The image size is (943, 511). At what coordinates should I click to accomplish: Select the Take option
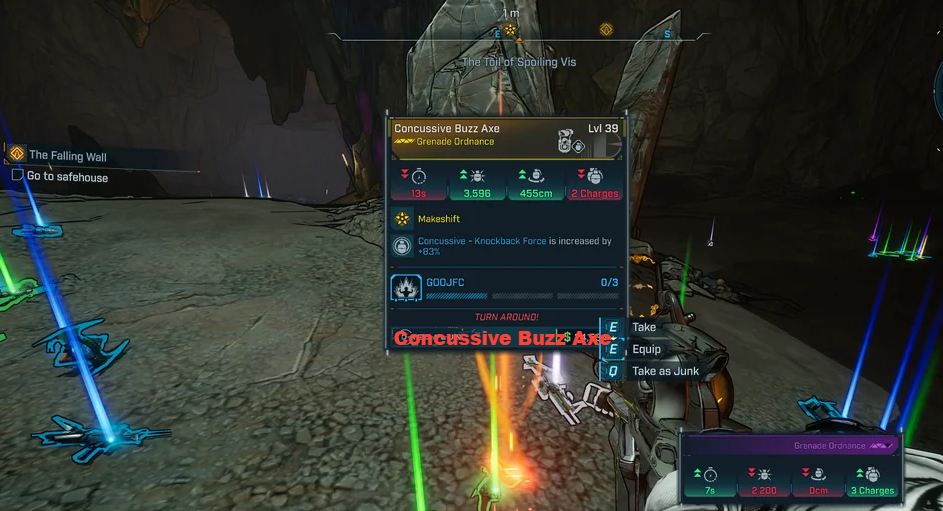643,327
